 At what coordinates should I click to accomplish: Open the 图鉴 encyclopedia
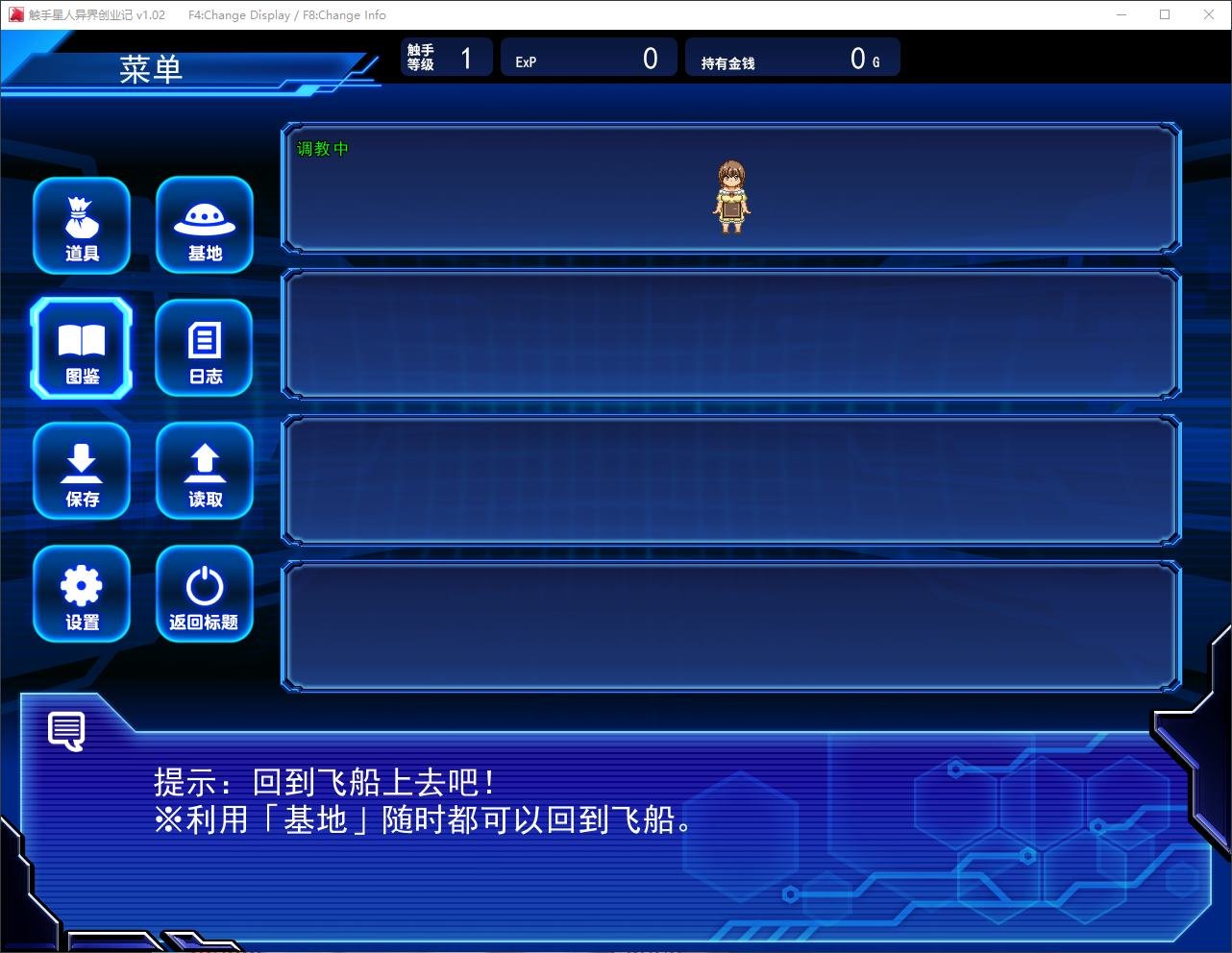click(x=82, y=348)
